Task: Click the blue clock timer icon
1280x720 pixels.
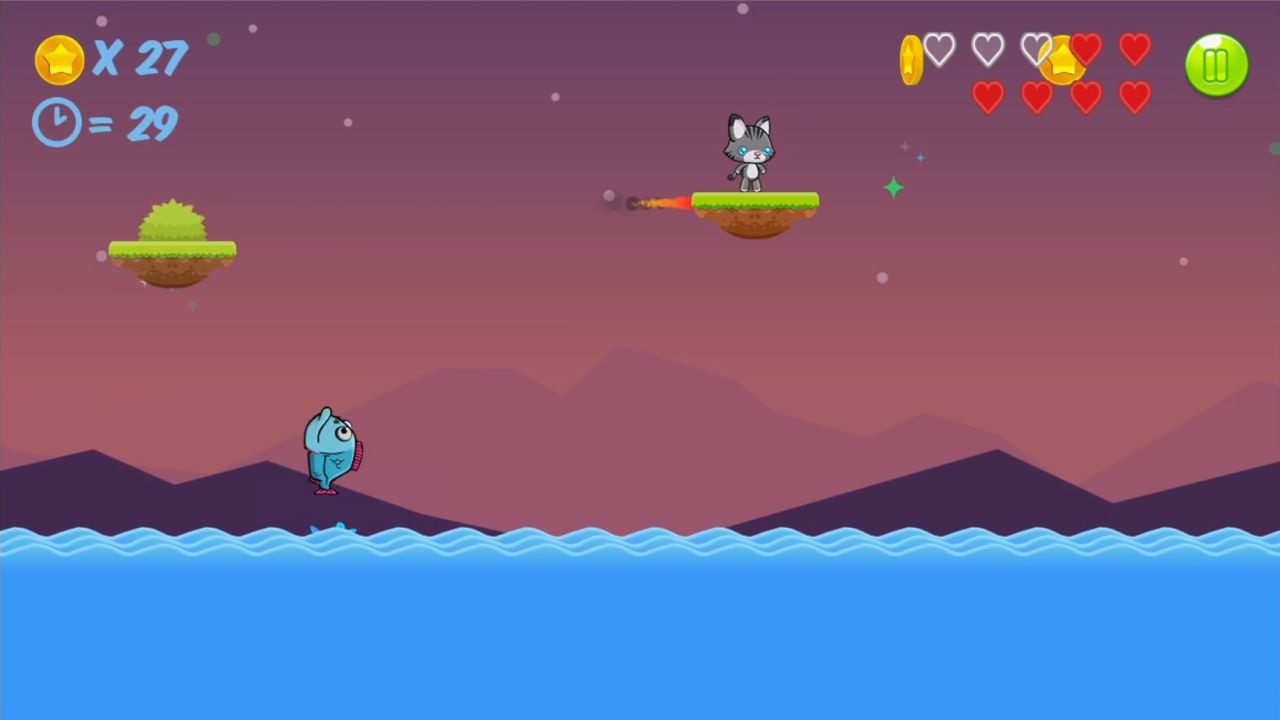Action: [57, 122]
